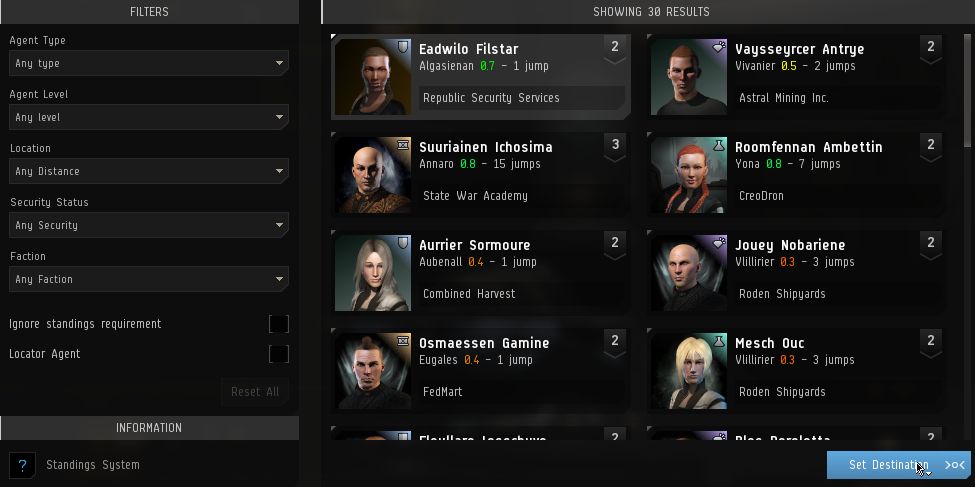This screenshot has width=975, height=487.
Task: Expand the Location distance dropdown
Action: 149,171
